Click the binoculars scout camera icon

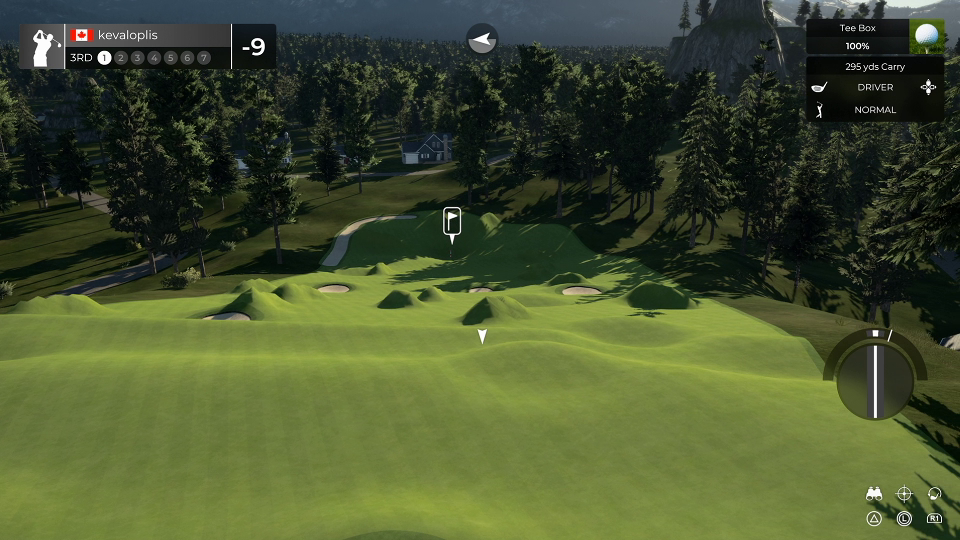click(x=874, y=494)
